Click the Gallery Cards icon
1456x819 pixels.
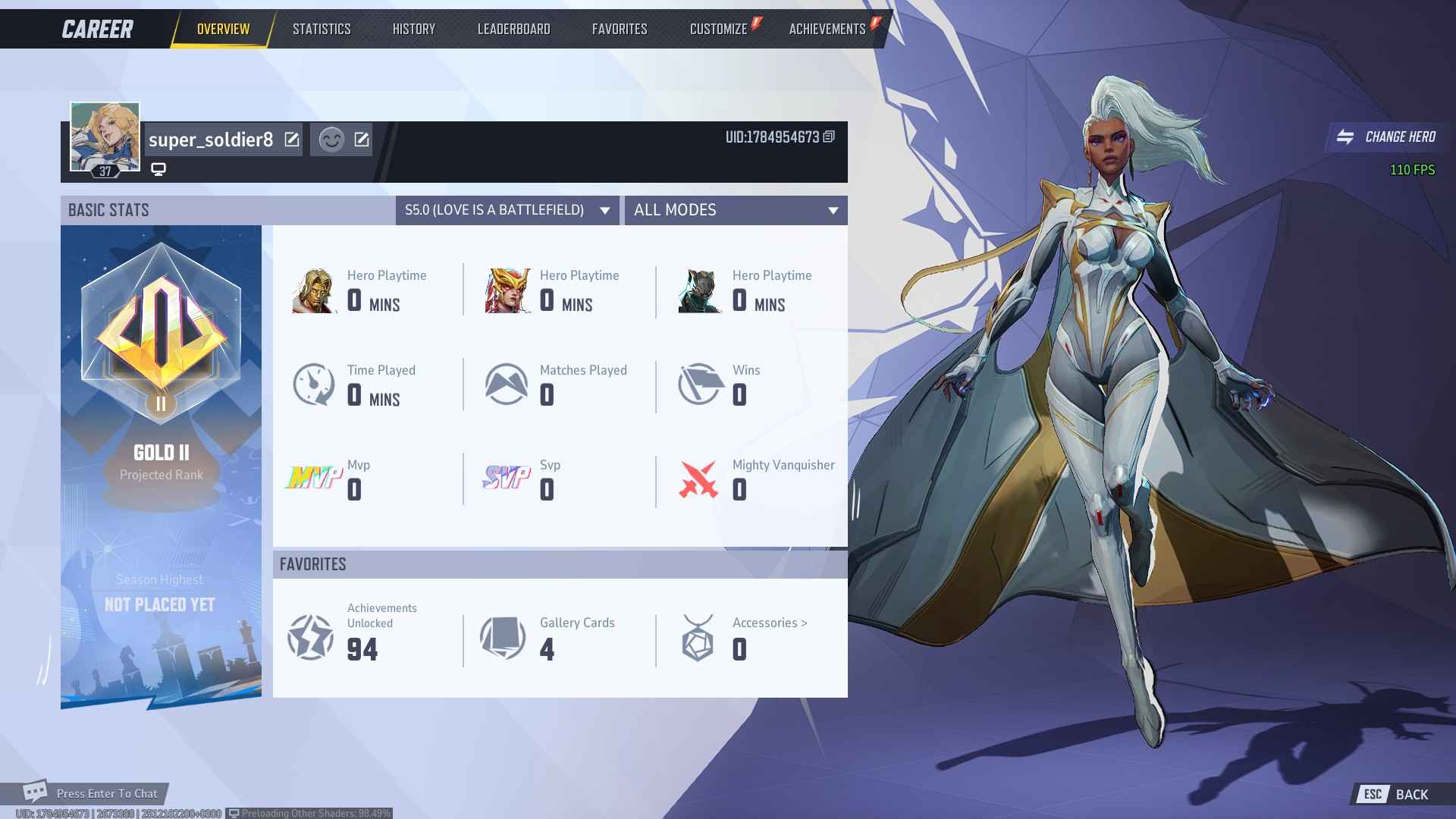(x=504, y=637)
